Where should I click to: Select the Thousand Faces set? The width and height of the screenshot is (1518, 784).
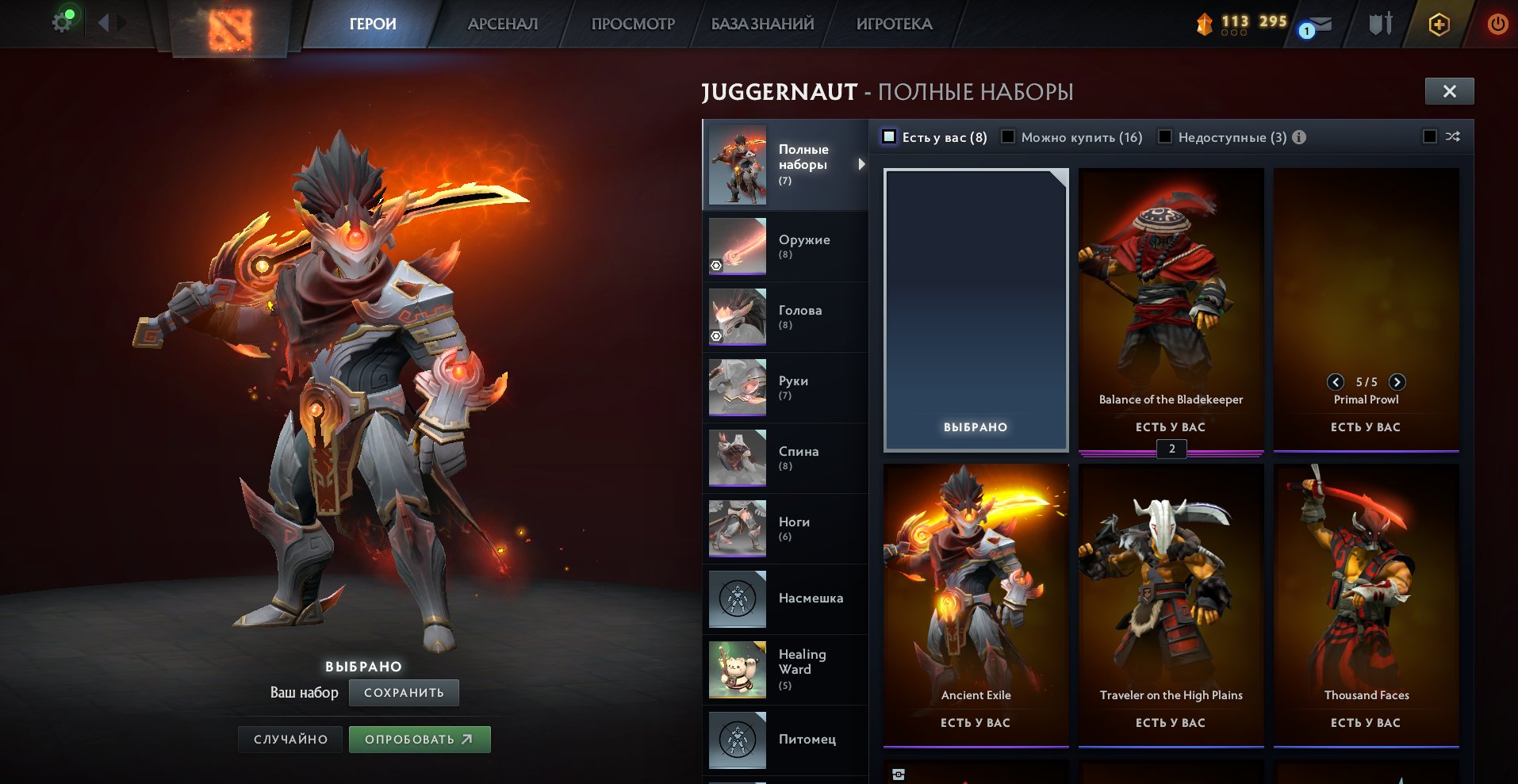[1366, 604]
